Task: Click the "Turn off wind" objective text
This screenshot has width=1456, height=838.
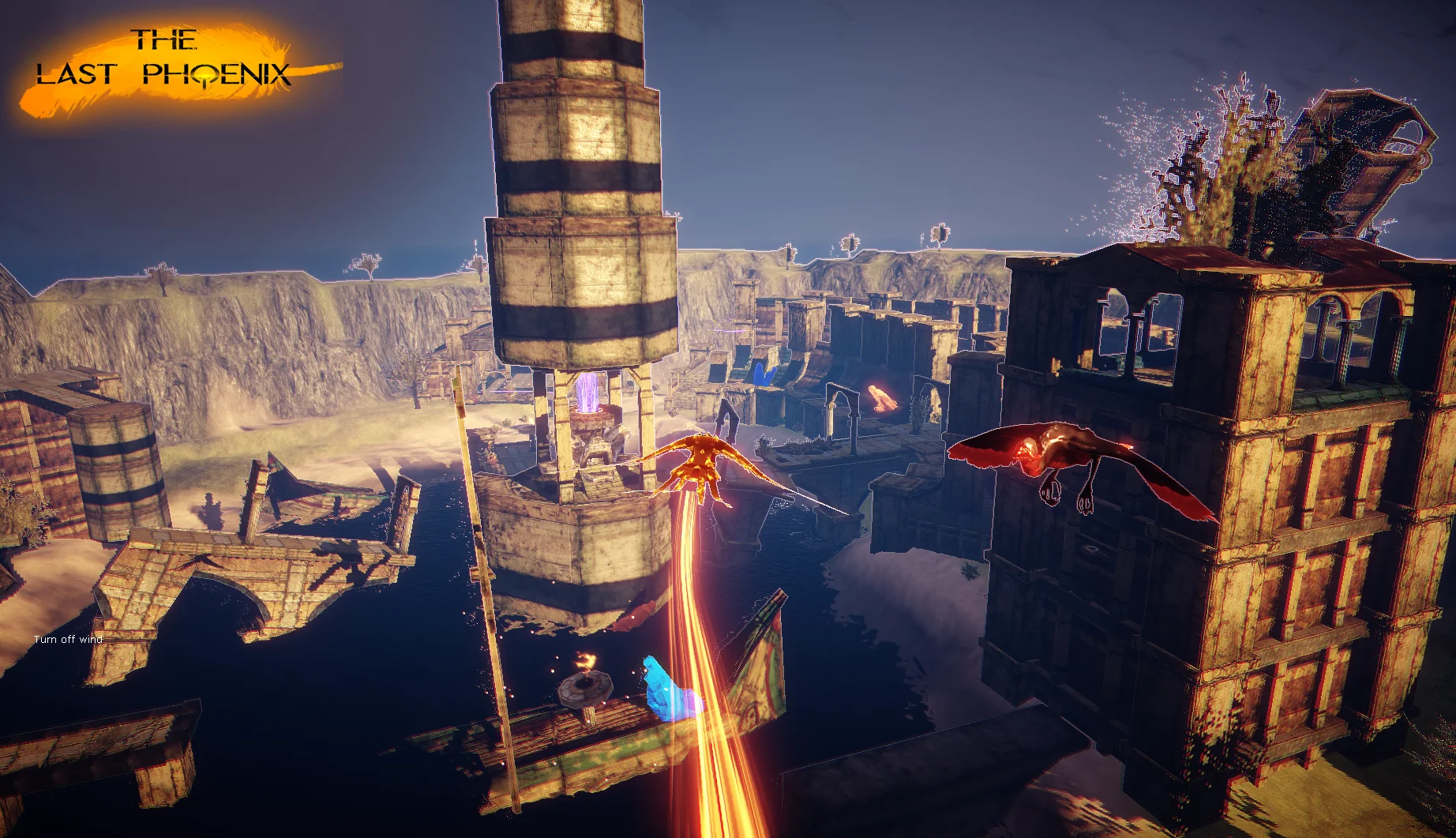Action: coord(69,639)
